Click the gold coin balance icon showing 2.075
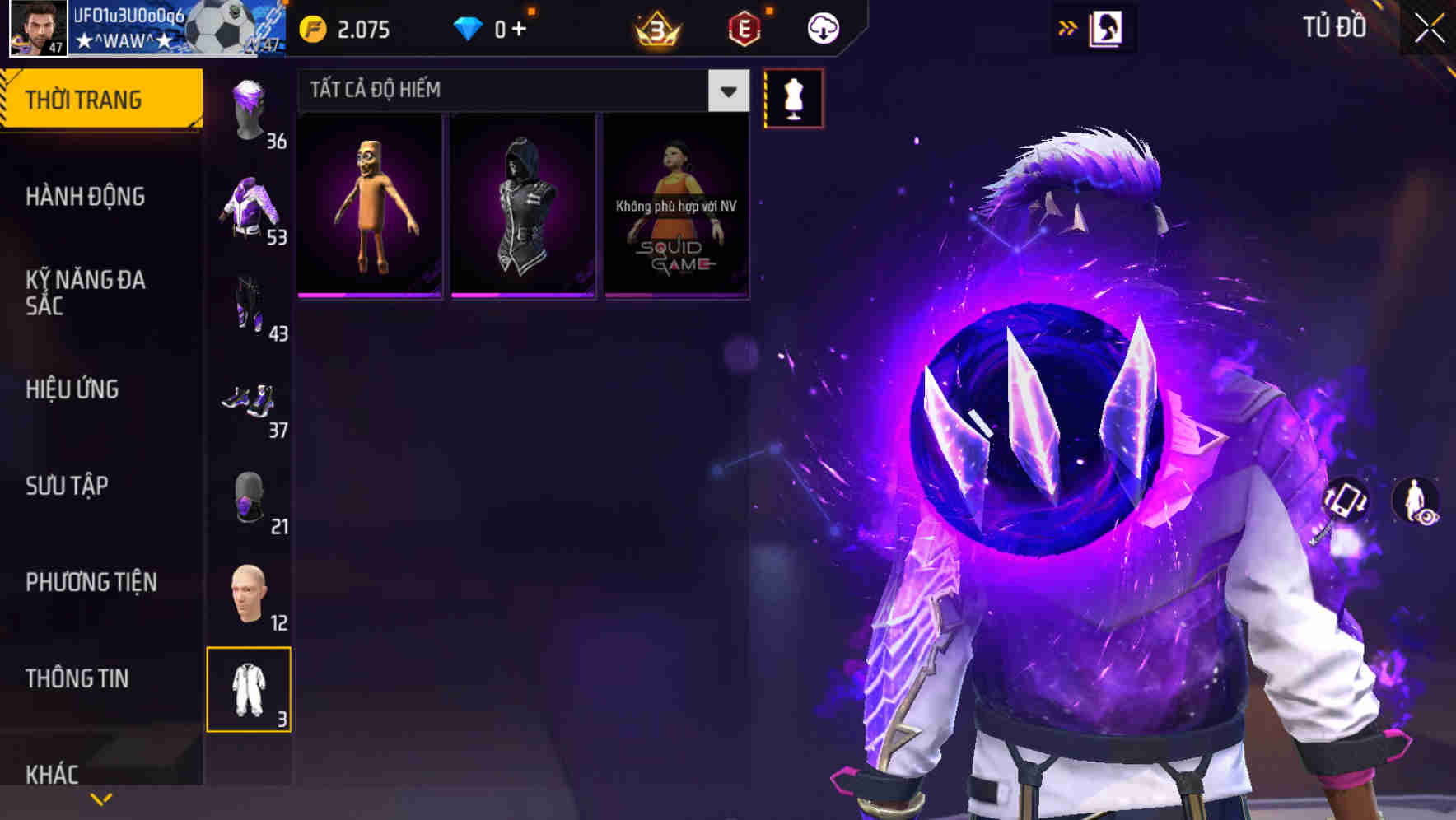This screenshot has width=1456, height=820. click(x=311, y=26)
